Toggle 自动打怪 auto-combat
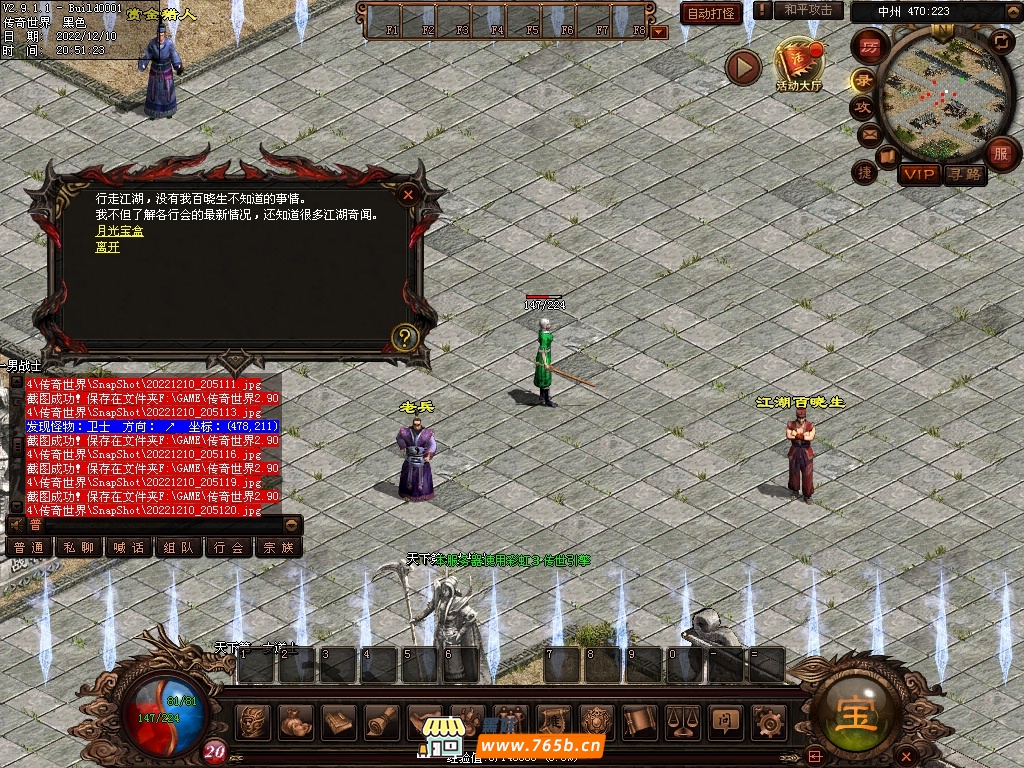Image resolution: width=1024 pixels, height=768 pixels. click(711, 13)
